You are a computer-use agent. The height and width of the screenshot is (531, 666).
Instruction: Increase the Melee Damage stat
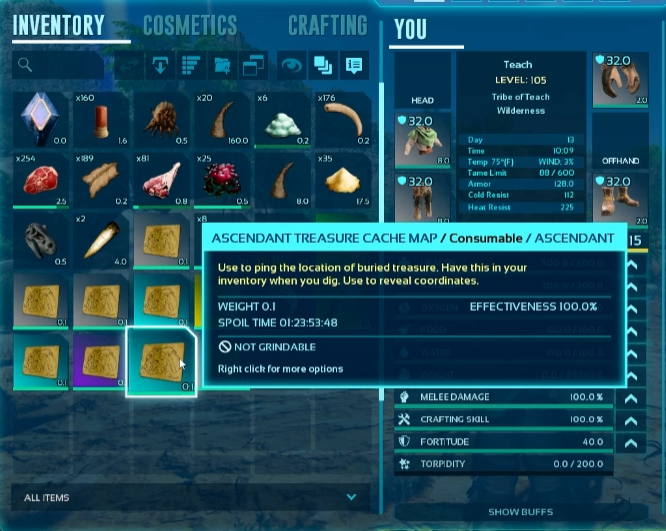click(630, 397)
